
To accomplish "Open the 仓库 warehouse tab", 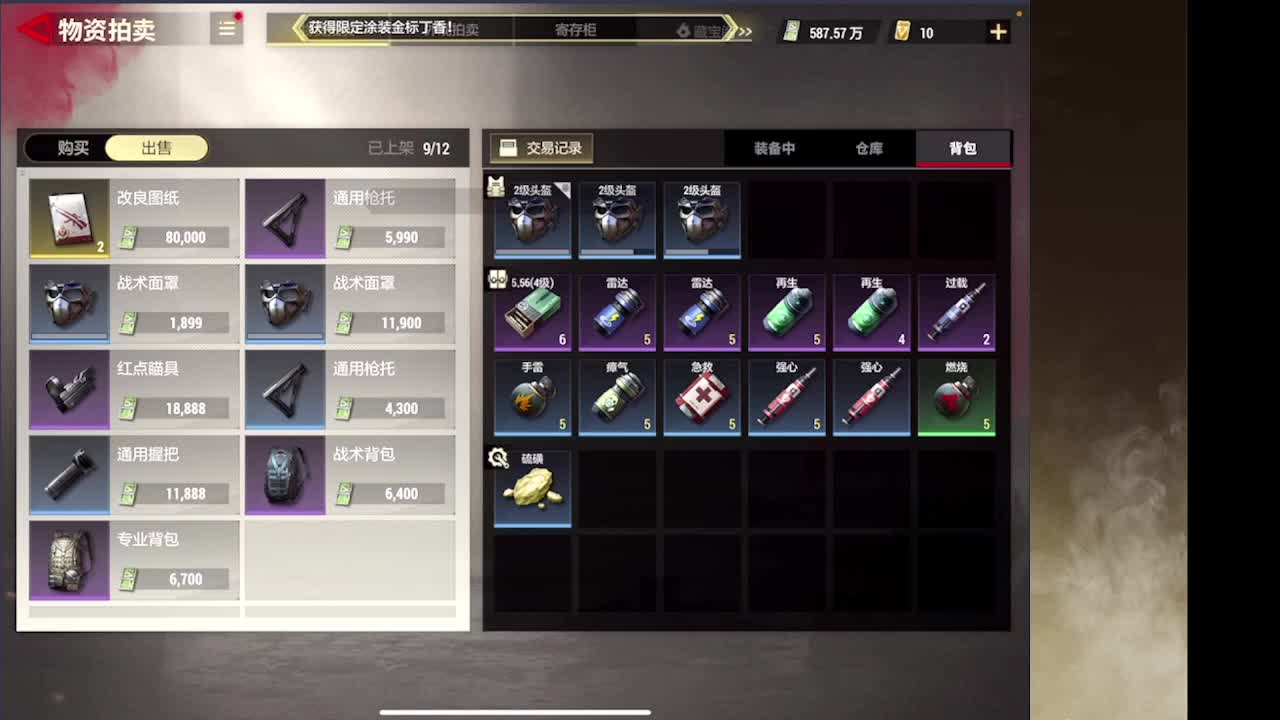I will (x=868, y=148).
